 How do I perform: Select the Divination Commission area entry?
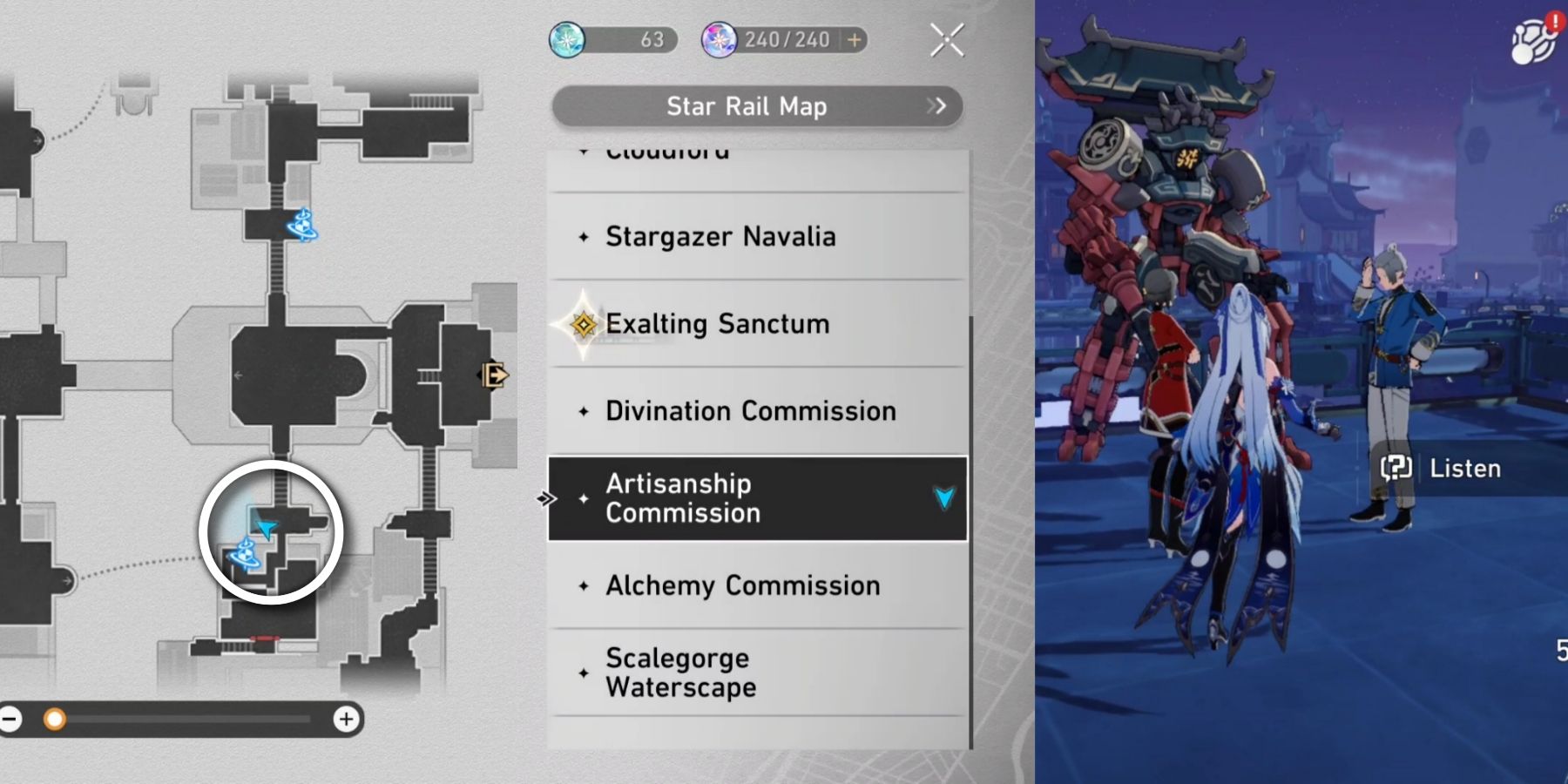point(751,410)
